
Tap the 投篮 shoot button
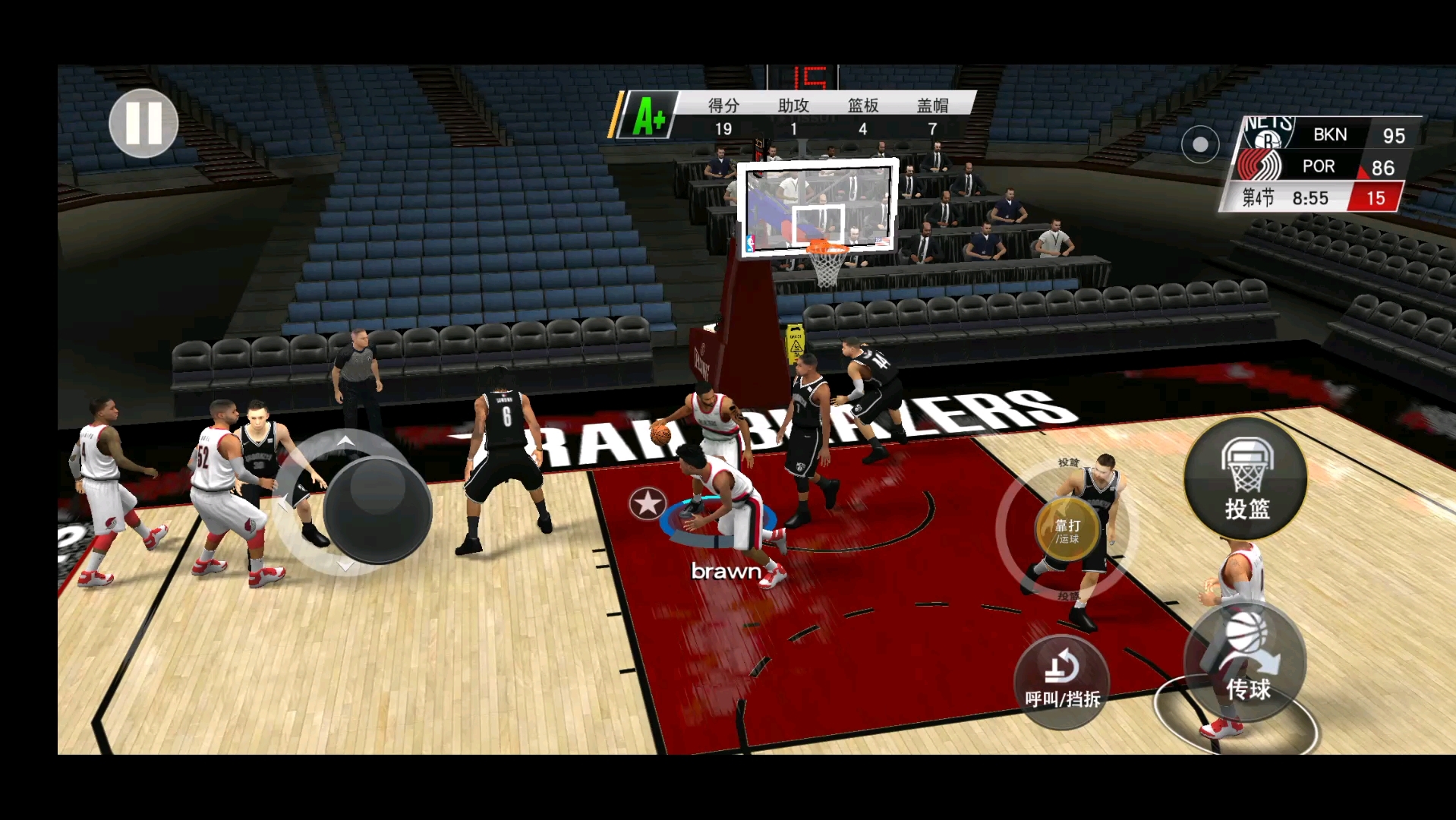1245,478
